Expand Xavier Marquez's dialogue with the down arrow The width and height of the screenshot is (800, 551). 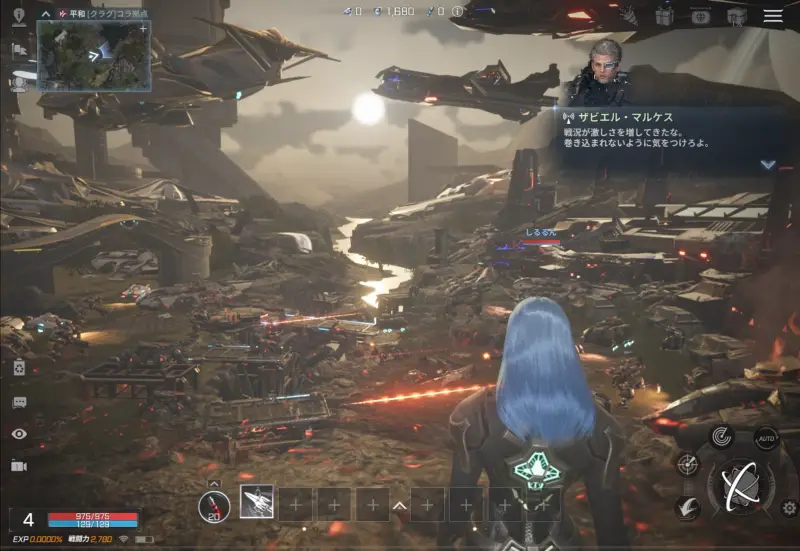coord(768,164)
